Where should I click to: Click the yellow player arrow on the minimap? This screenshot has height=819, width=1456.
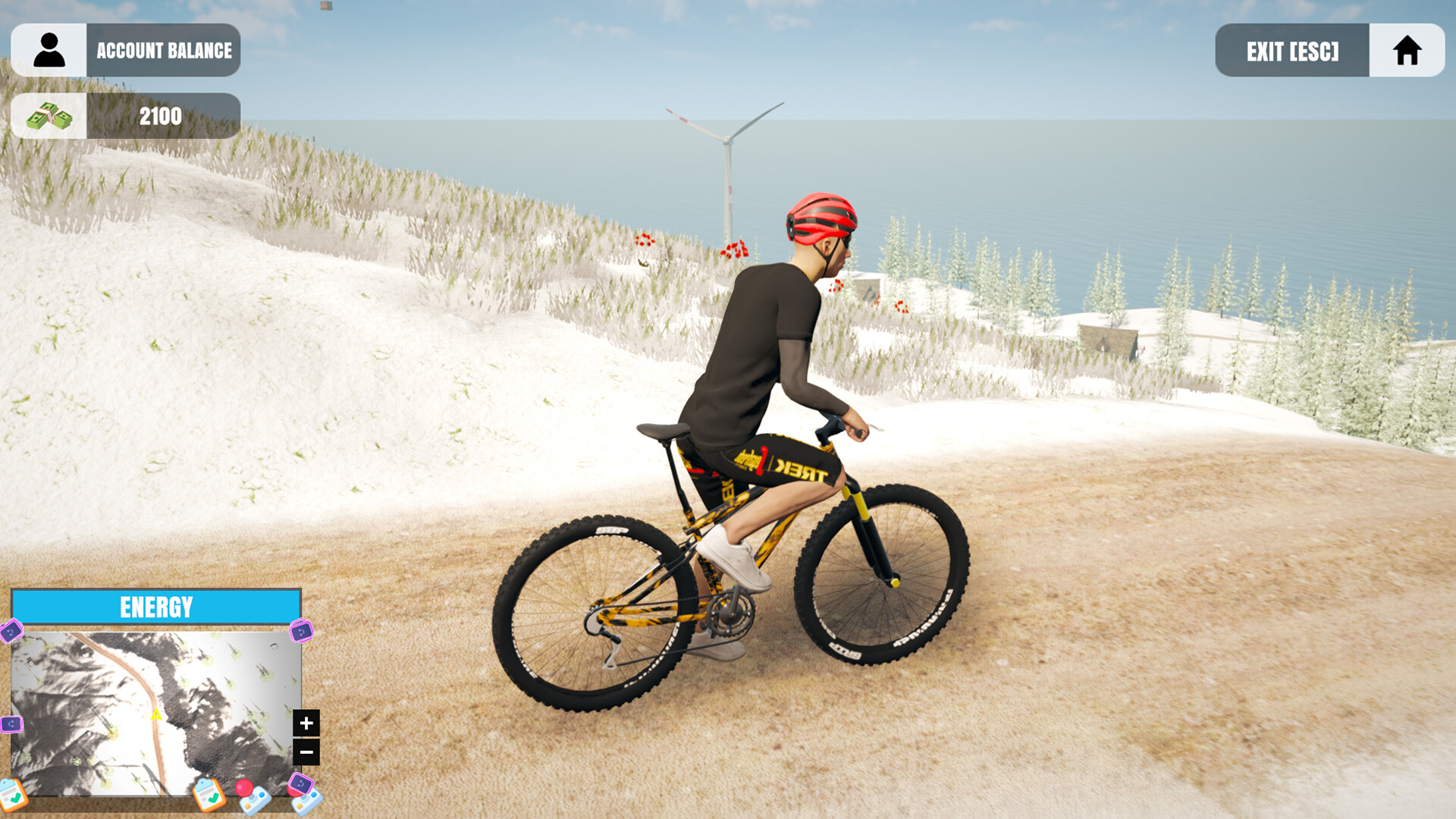pyautogui.click(x=156, y=715)
